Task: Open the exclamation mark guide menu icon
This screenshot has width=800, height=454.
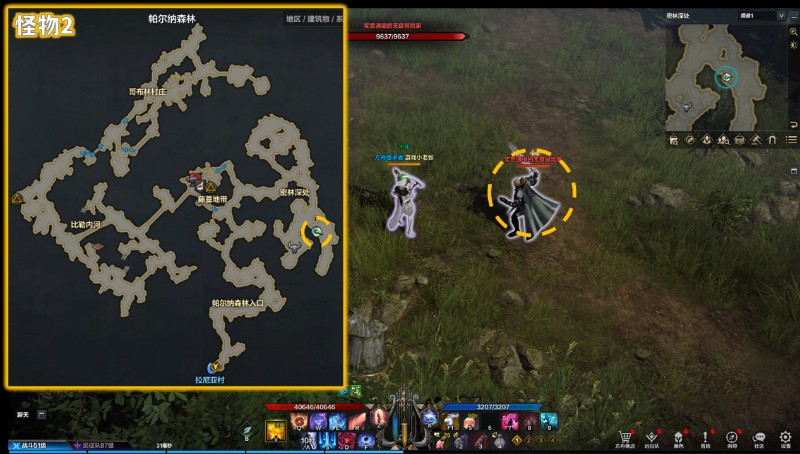Action: pyautogui.click(x=705, y=438)
